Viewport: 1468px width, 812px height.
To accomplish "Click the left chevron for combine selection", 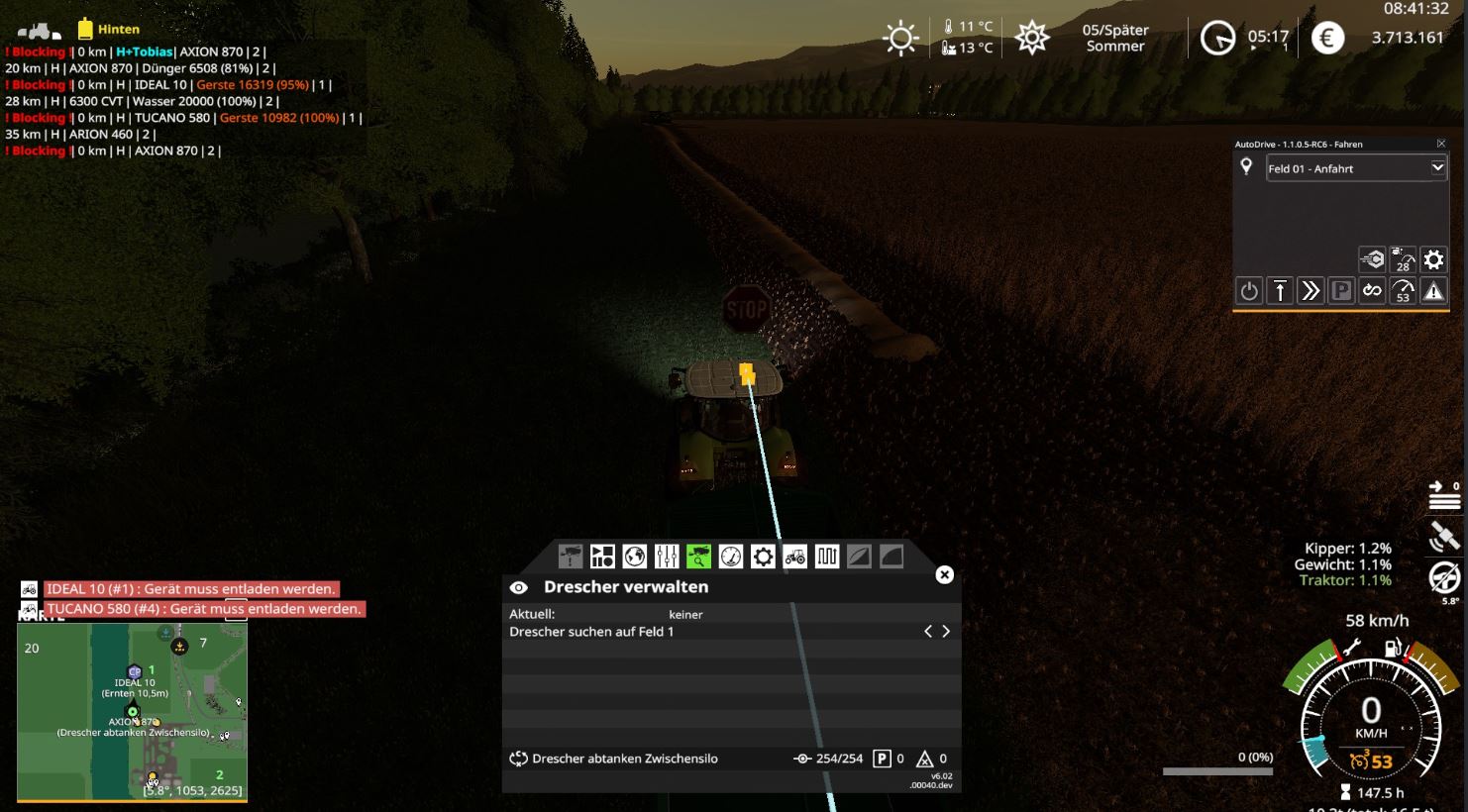I will point(927,631).
